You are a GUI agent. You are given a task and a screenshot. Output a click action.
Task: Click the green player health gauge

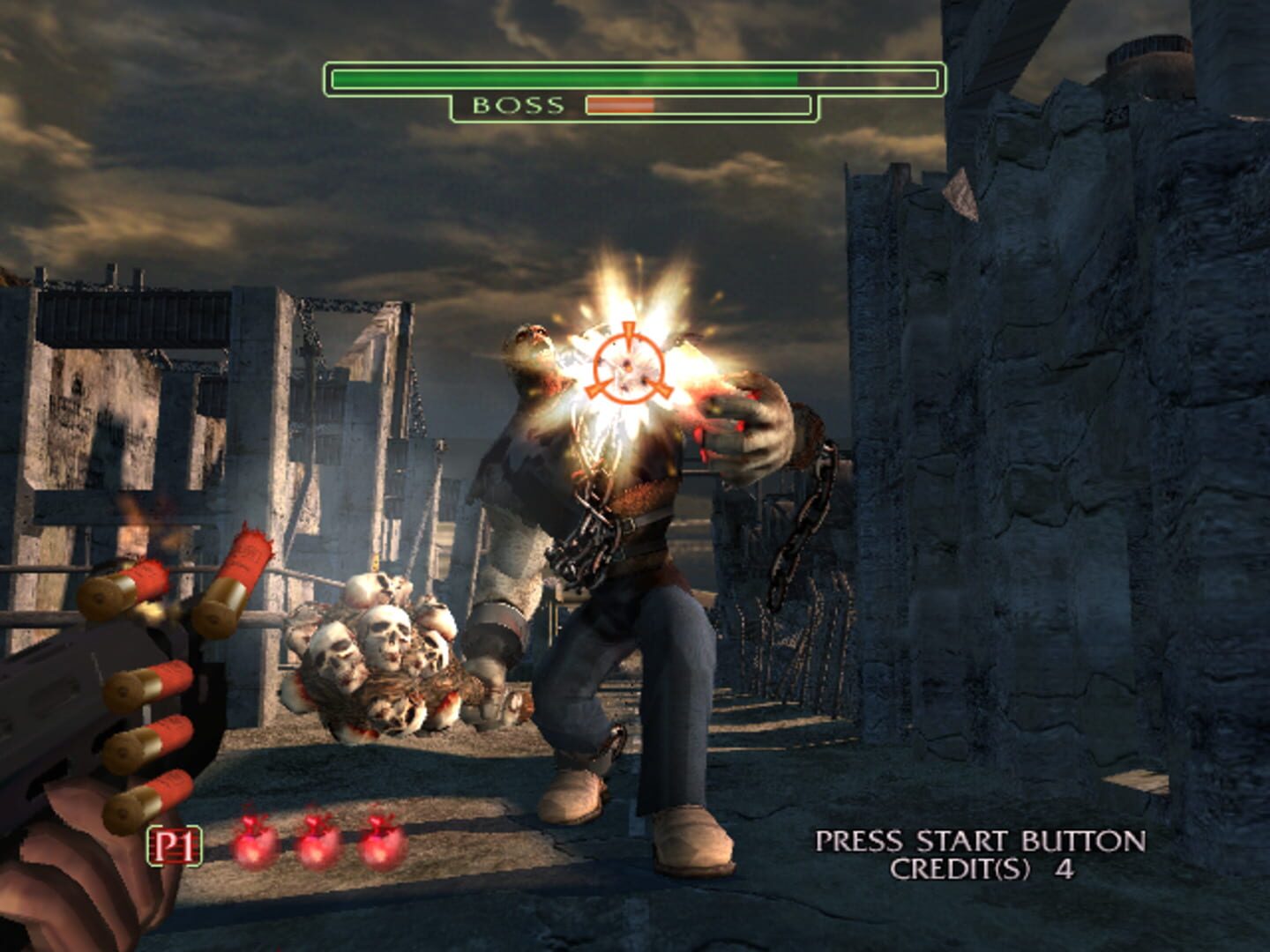click(x=564, y=77)
